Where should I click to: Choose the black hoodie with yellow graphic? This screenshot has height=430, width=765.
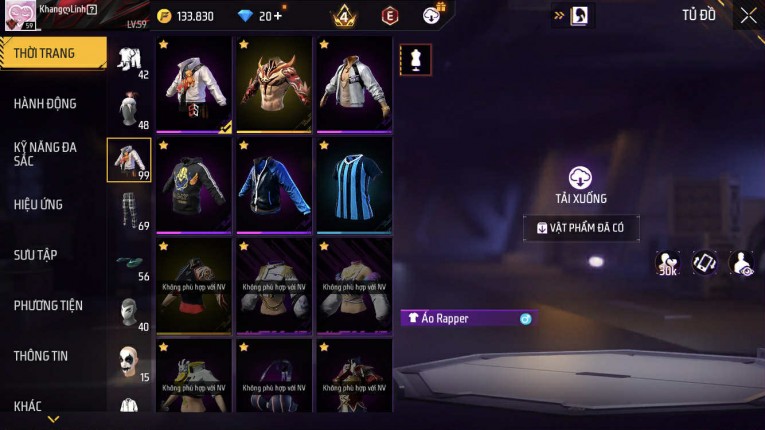pos(195,185)
